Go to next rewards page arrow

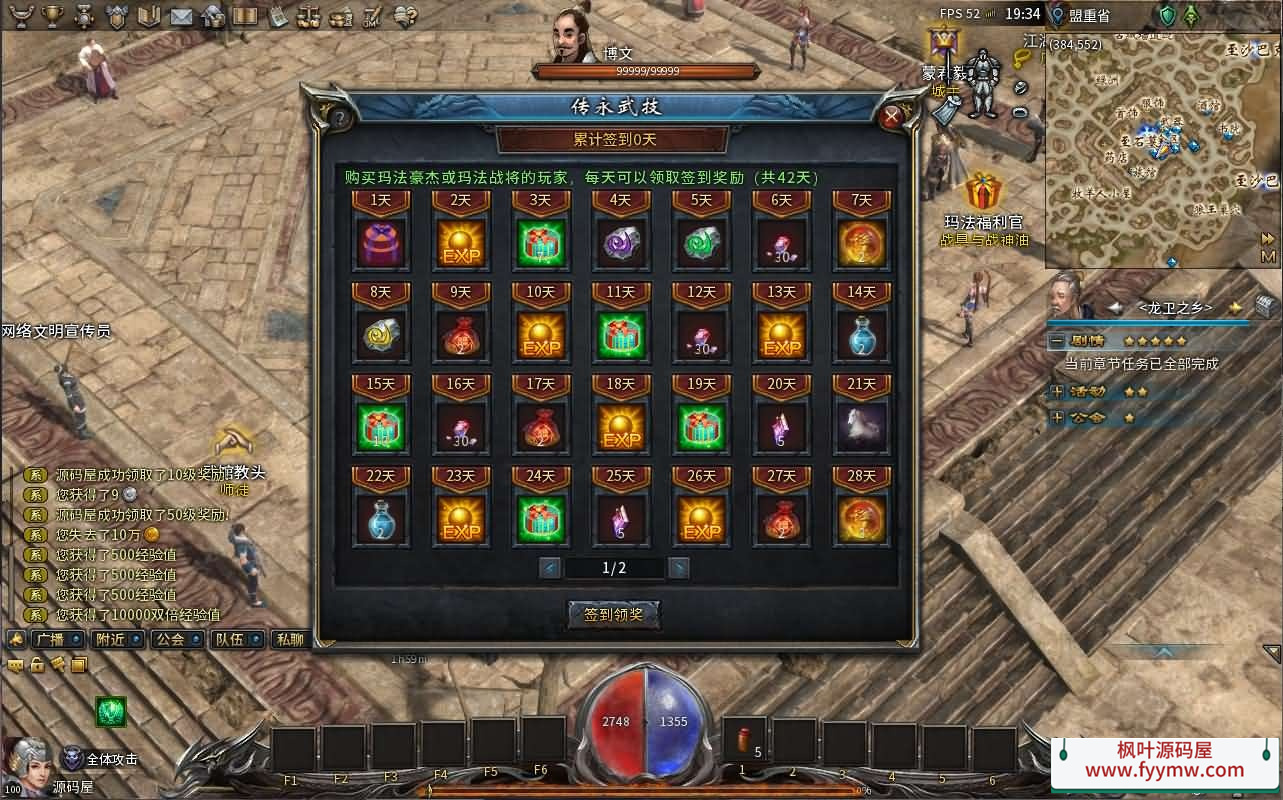coord(679,568)
